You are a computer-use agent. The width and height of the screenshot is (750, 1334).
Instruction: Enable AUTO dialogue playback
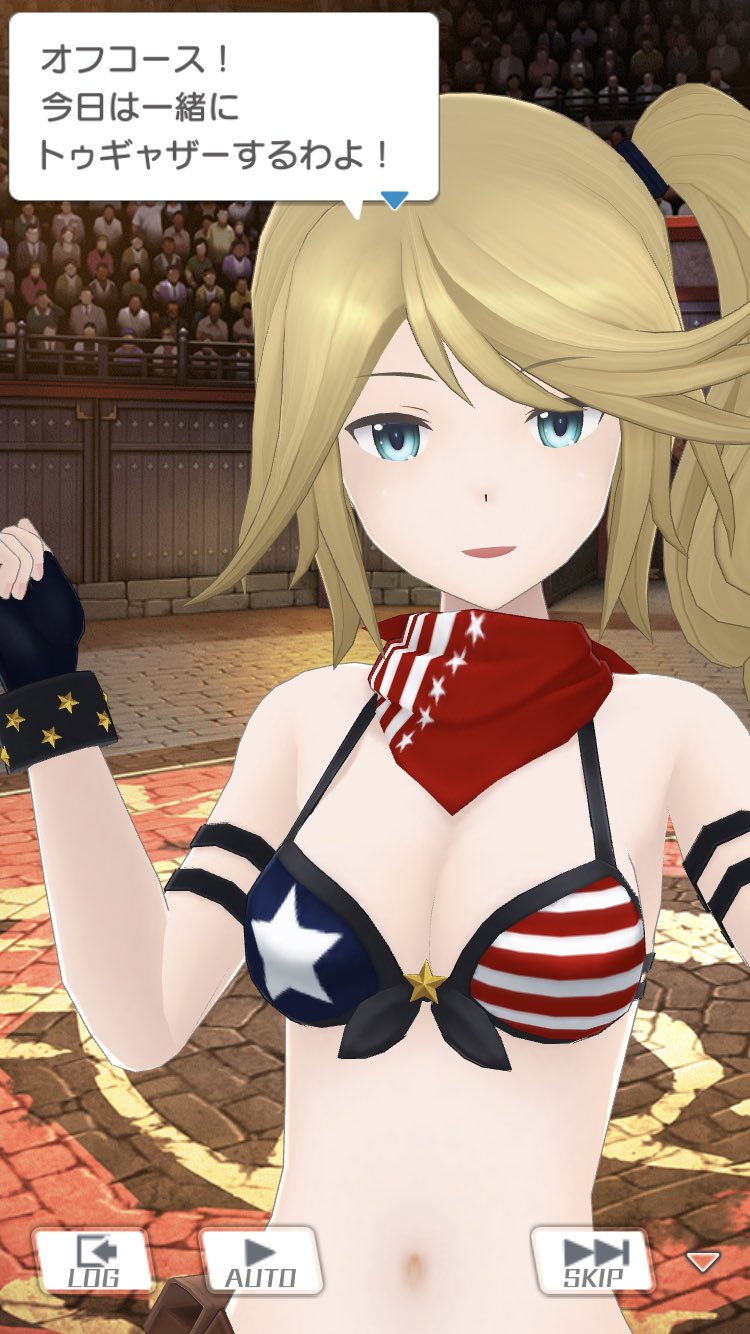[260, 1261]
